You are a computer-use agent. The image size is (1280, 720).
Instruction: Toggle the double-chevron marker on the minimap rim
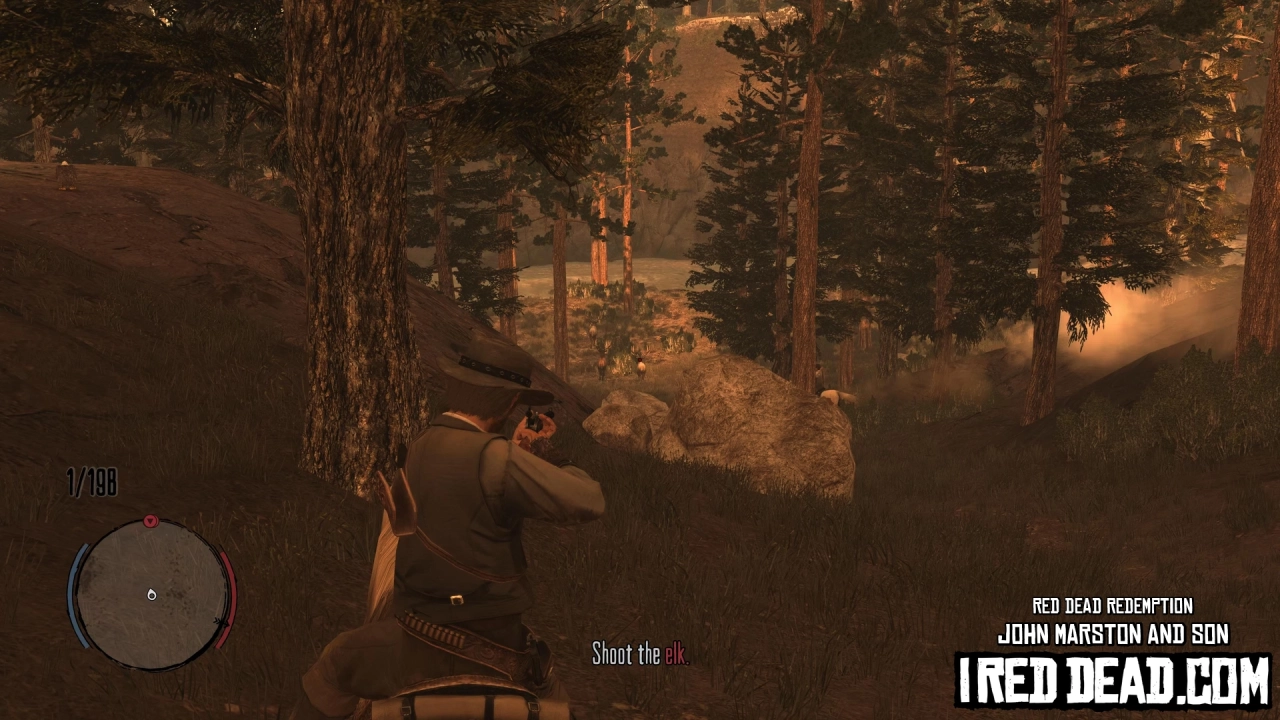click(x=222, y=622)
